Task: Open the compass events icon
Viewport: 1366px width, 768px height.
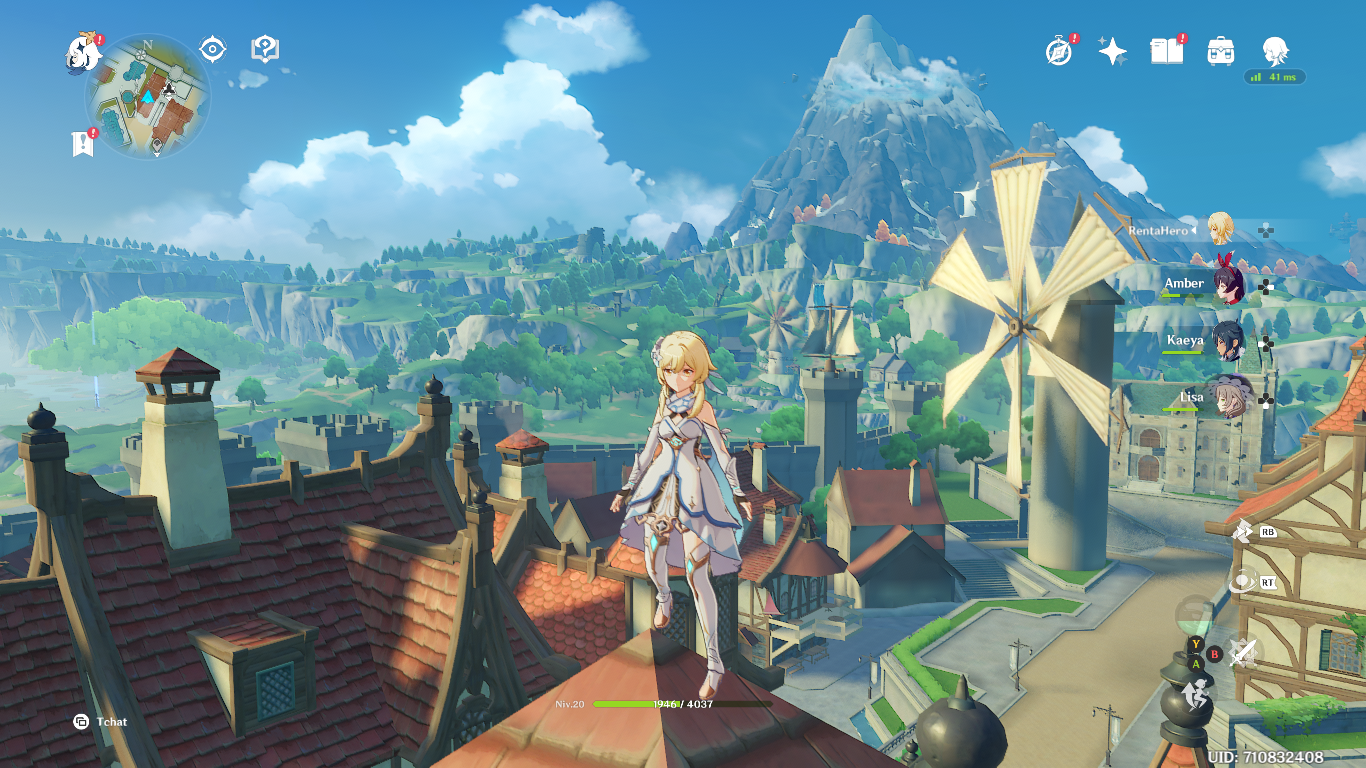Action: (1059, 51)
